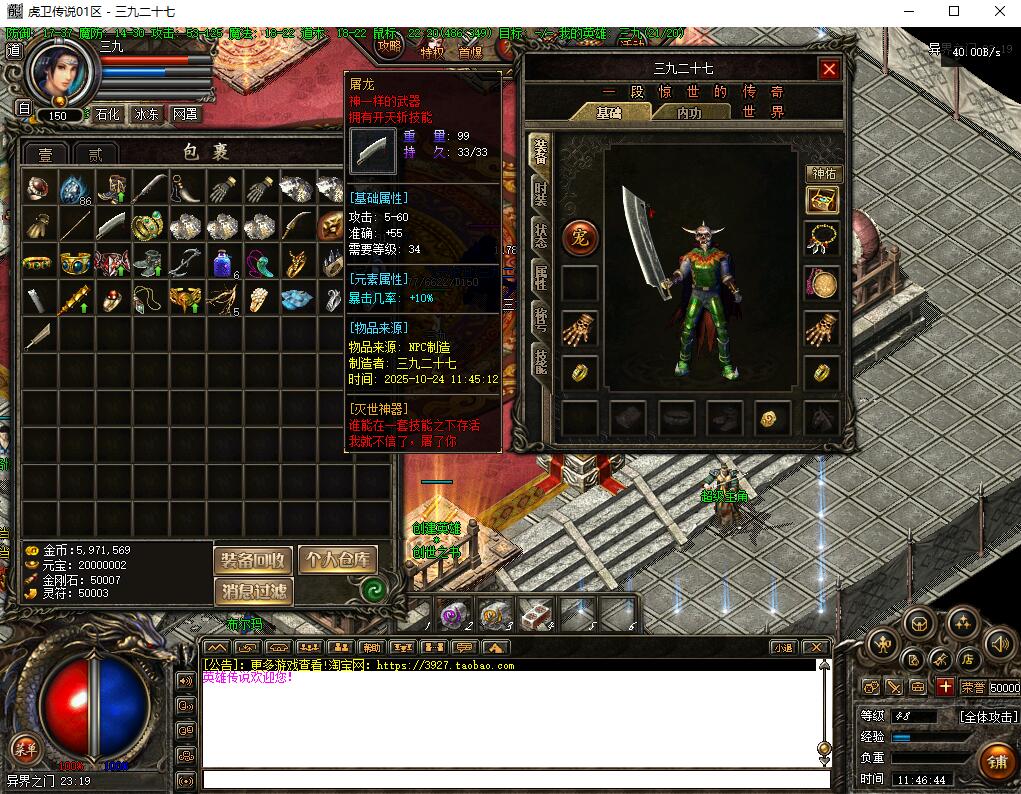The height and width of the screenshot is (794, 1021).
Task: Close the character equipment panel
Action: (x=829, y=69)
